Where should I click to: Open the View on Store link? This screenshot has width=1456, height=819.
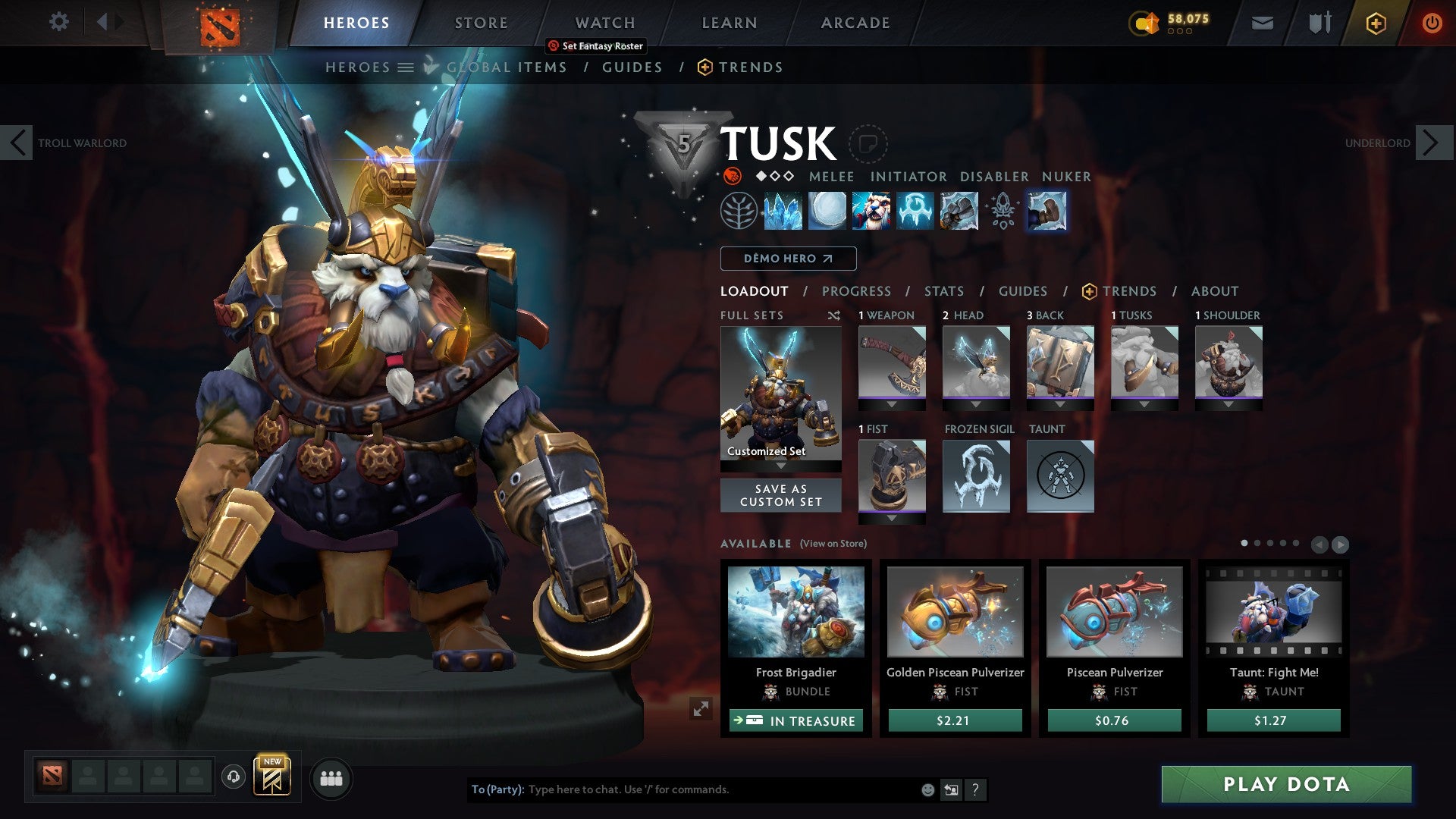[832, 544]
